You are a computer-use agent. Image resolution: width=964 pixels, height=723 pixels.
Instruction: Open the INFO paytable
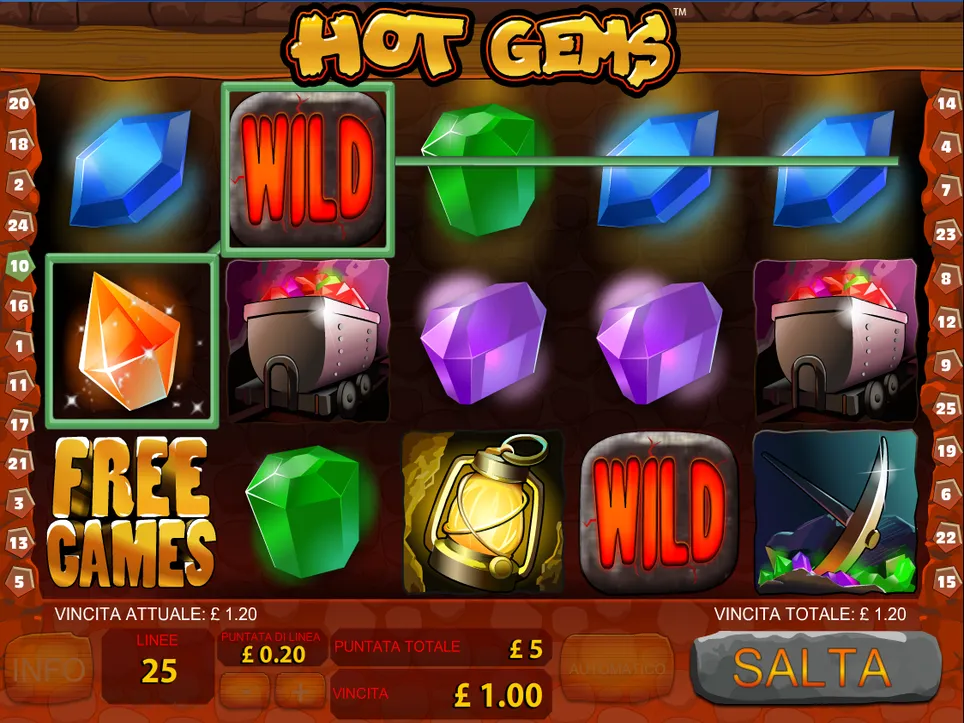tap(47, 667)
